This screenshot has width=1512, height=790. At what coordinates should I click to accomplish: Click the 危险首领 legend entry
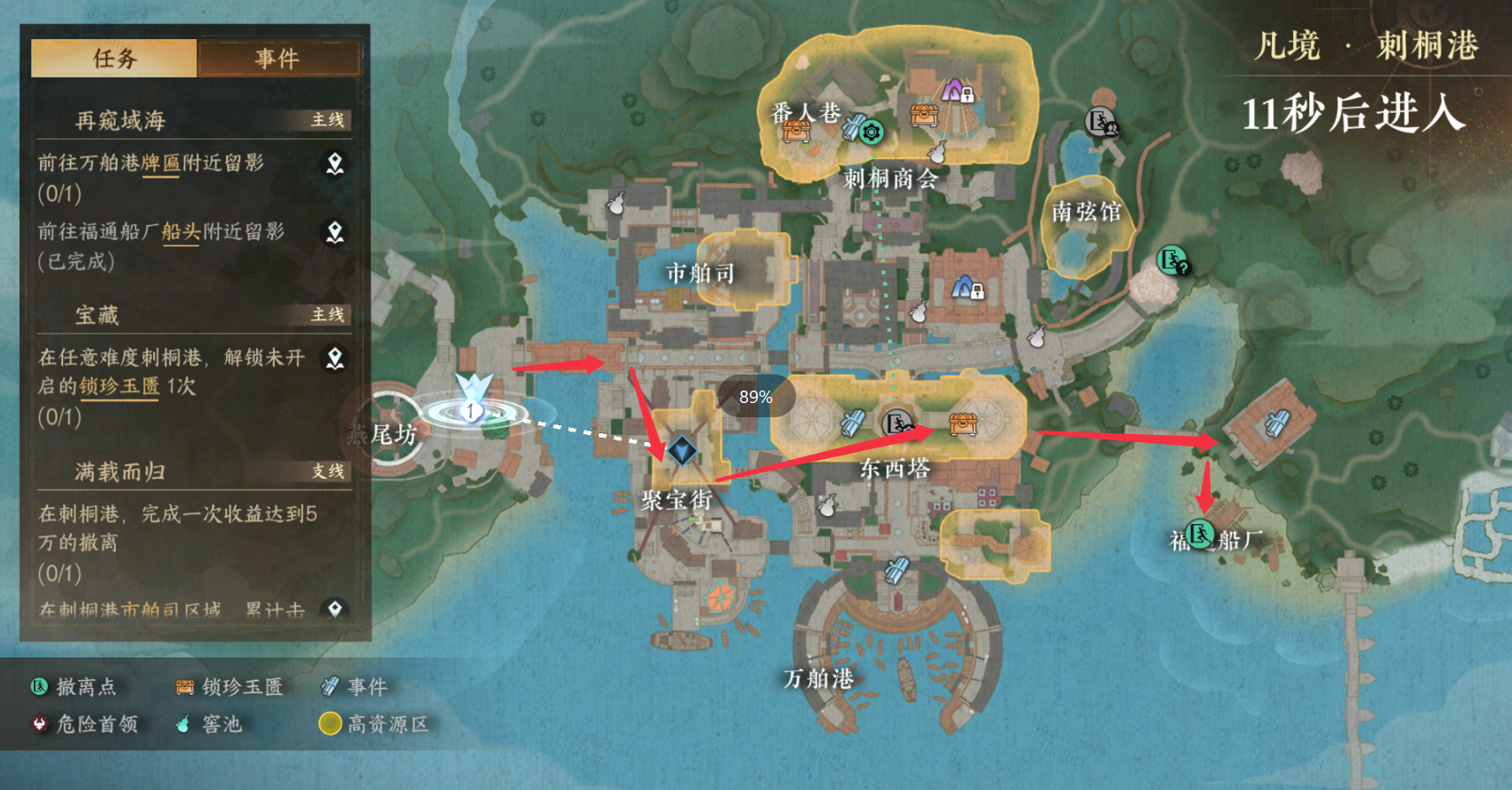84,724
